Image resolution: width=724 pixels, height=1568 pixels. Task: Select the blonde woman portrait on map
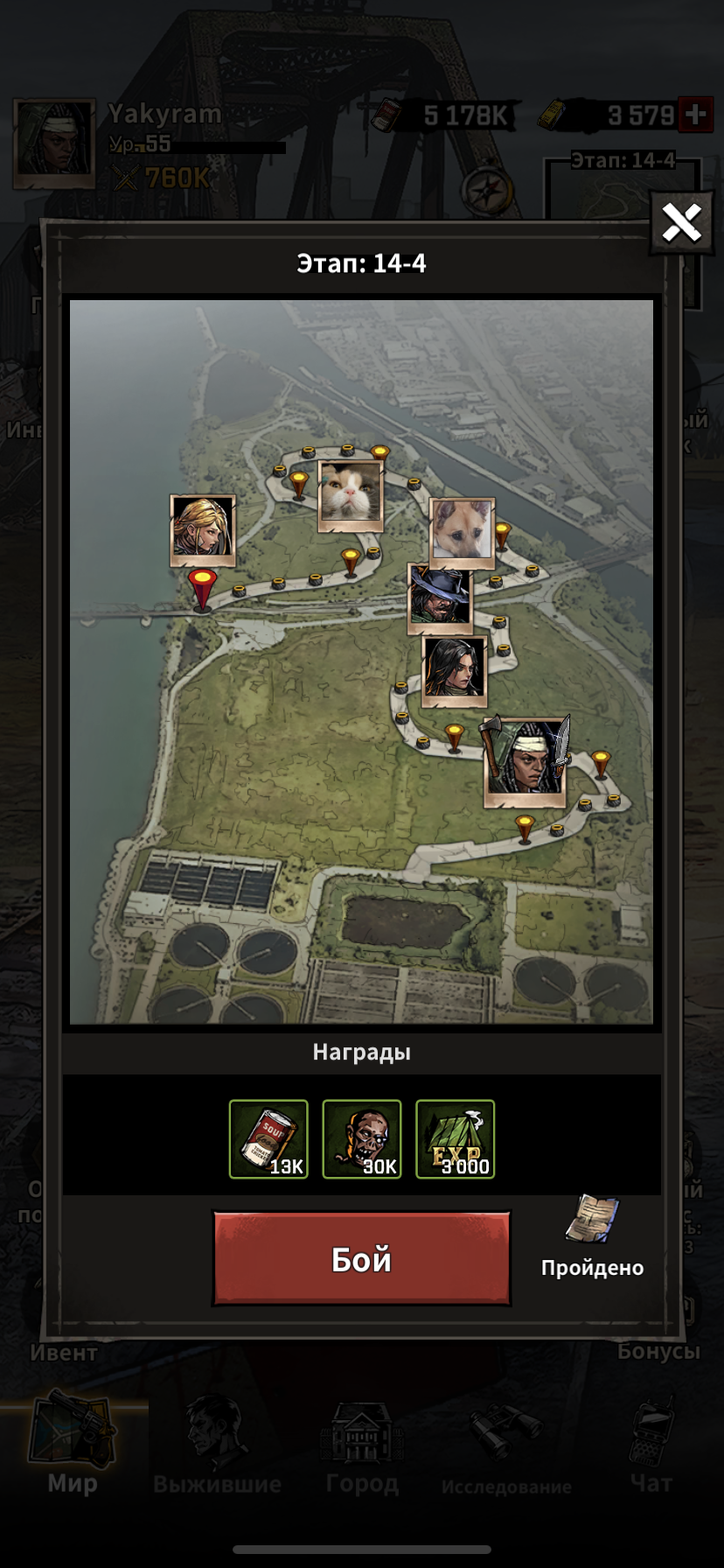(x=203, y=529)
